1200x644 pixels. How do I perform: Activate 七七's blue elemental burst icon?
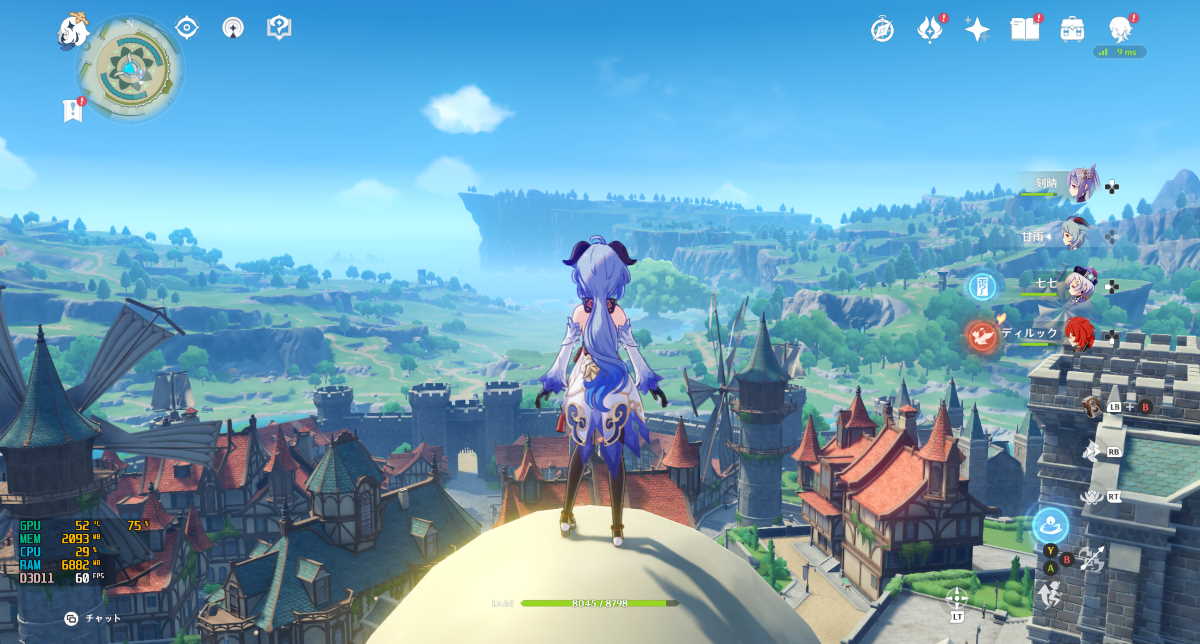[x=982, y=287]
